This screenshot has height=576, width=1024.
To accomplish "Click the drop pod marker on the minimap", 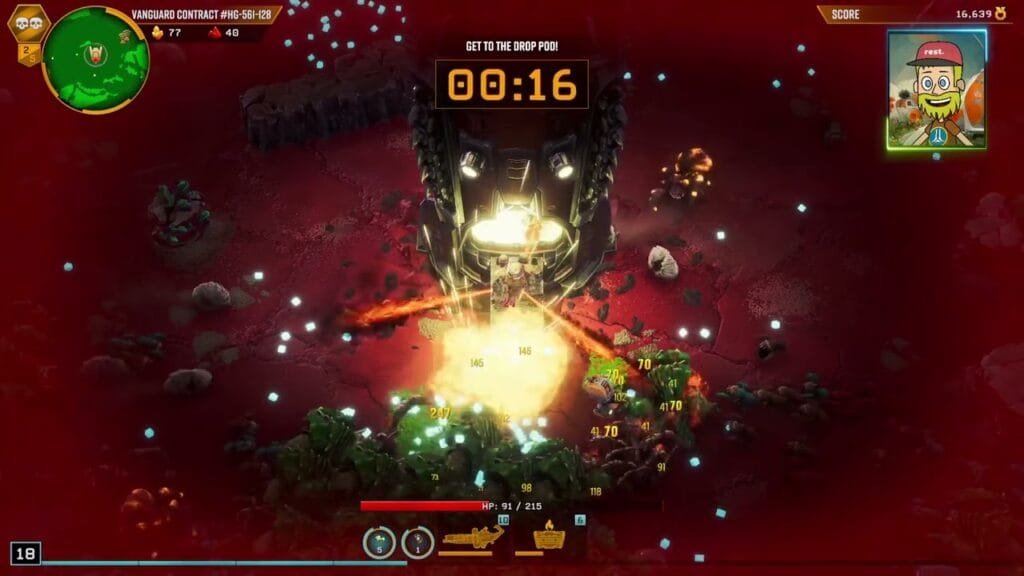I will pyautogui.click(x=97, y=54).
